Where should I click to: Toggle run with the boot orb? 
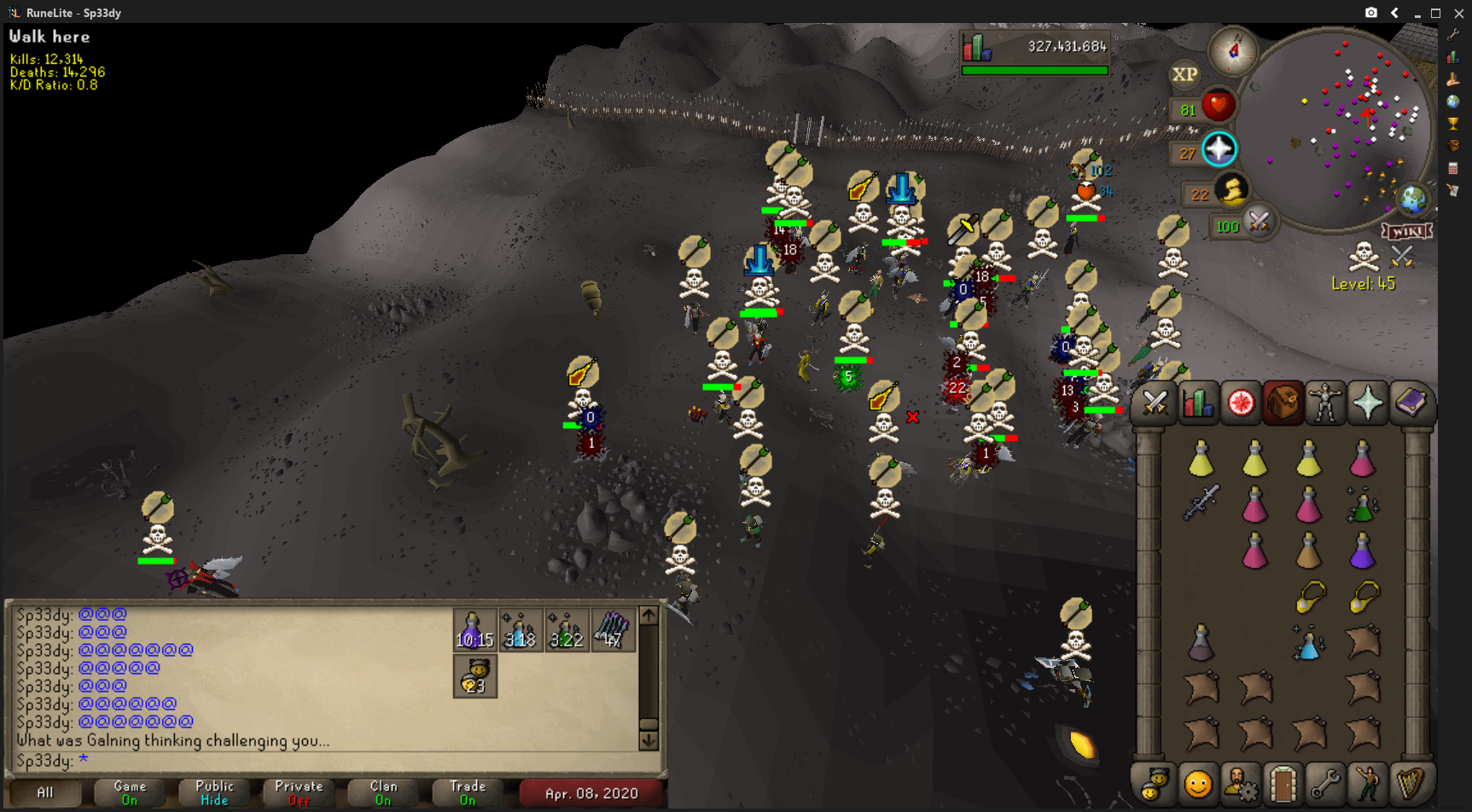[1231, 190]
